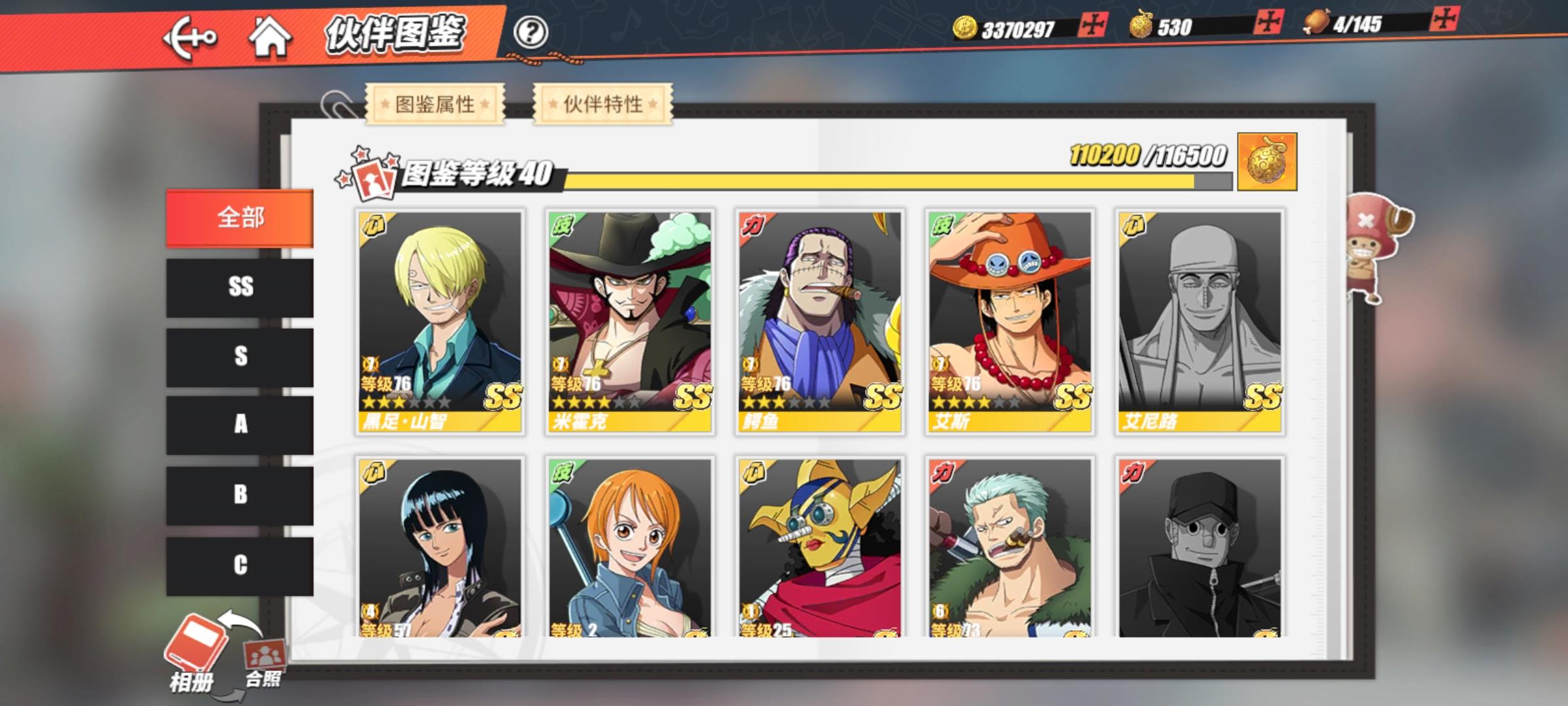
Task: Return to the home screen
Action: pyautogui.click(x=269, y=37)
